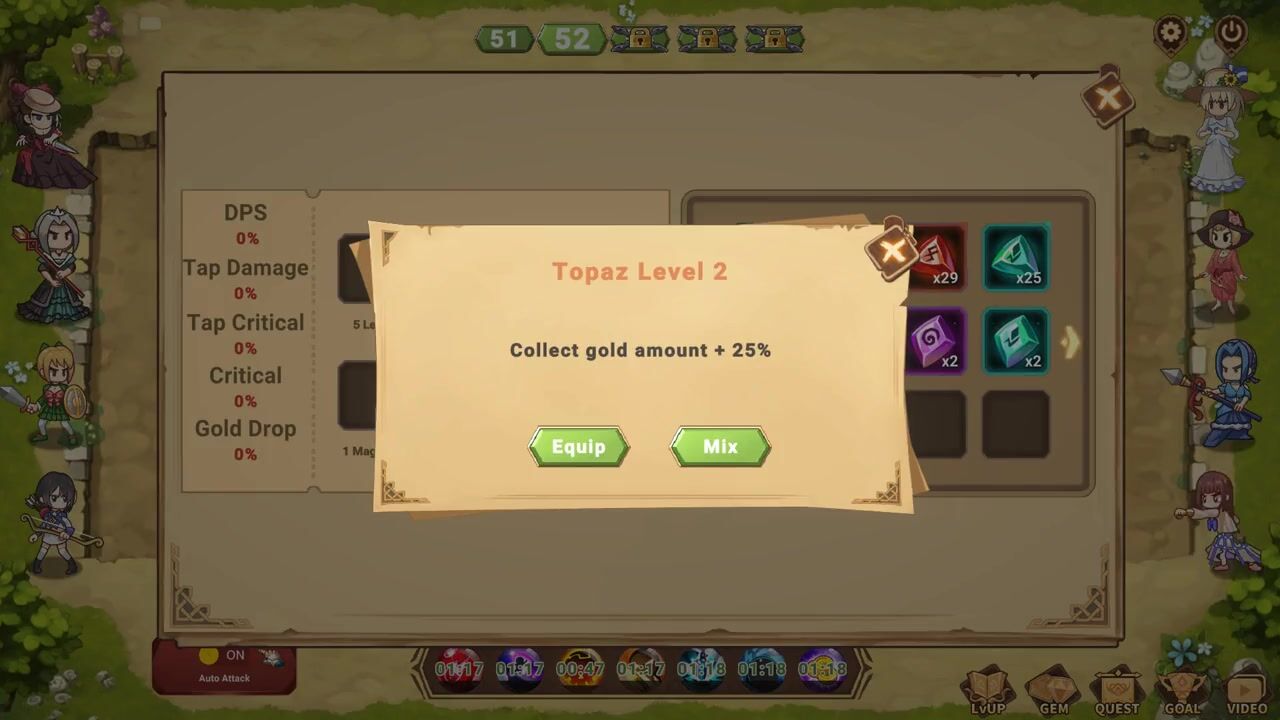Select the teal gem with x2
The height and width of the screenshot is (720, 1280).
click(1016, 341)
